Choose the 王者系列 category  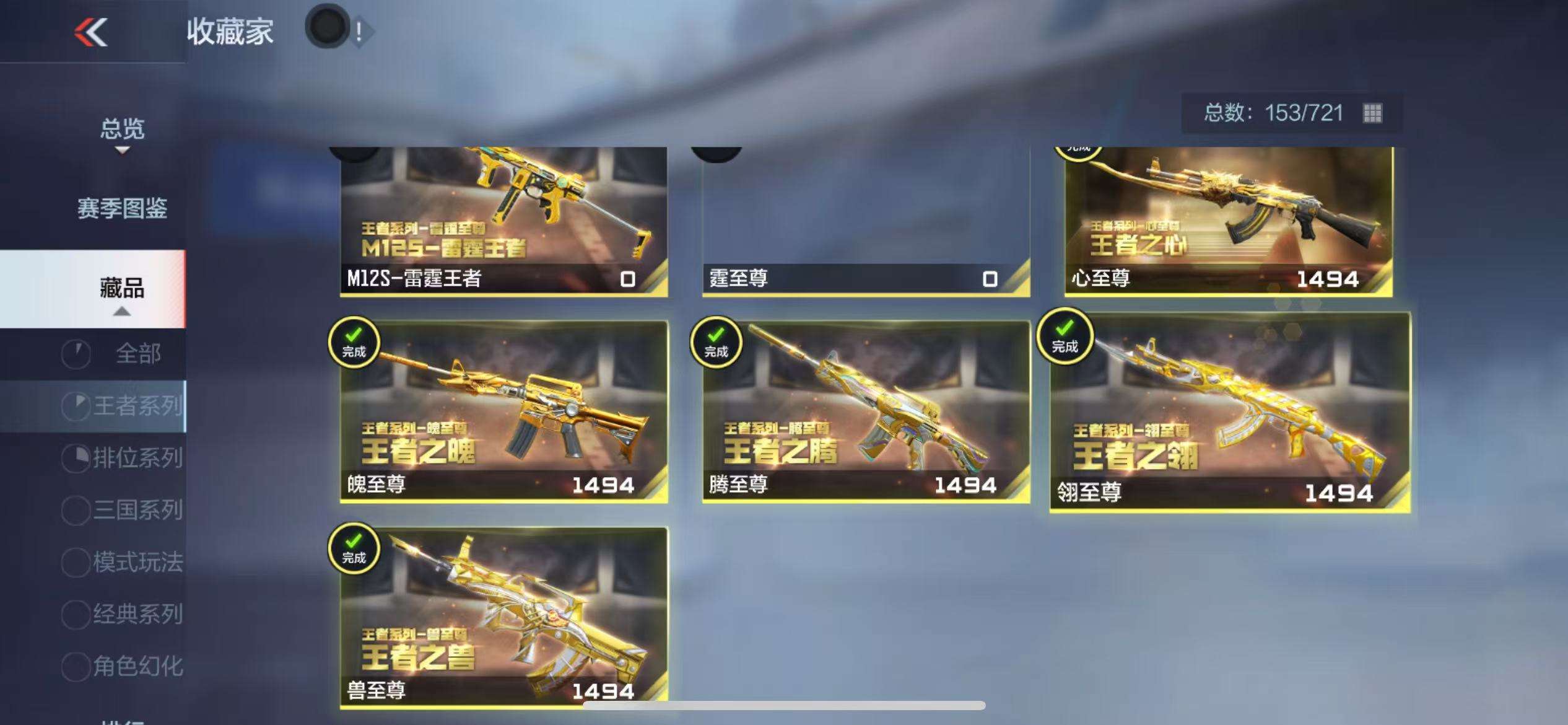click(137, 406)
